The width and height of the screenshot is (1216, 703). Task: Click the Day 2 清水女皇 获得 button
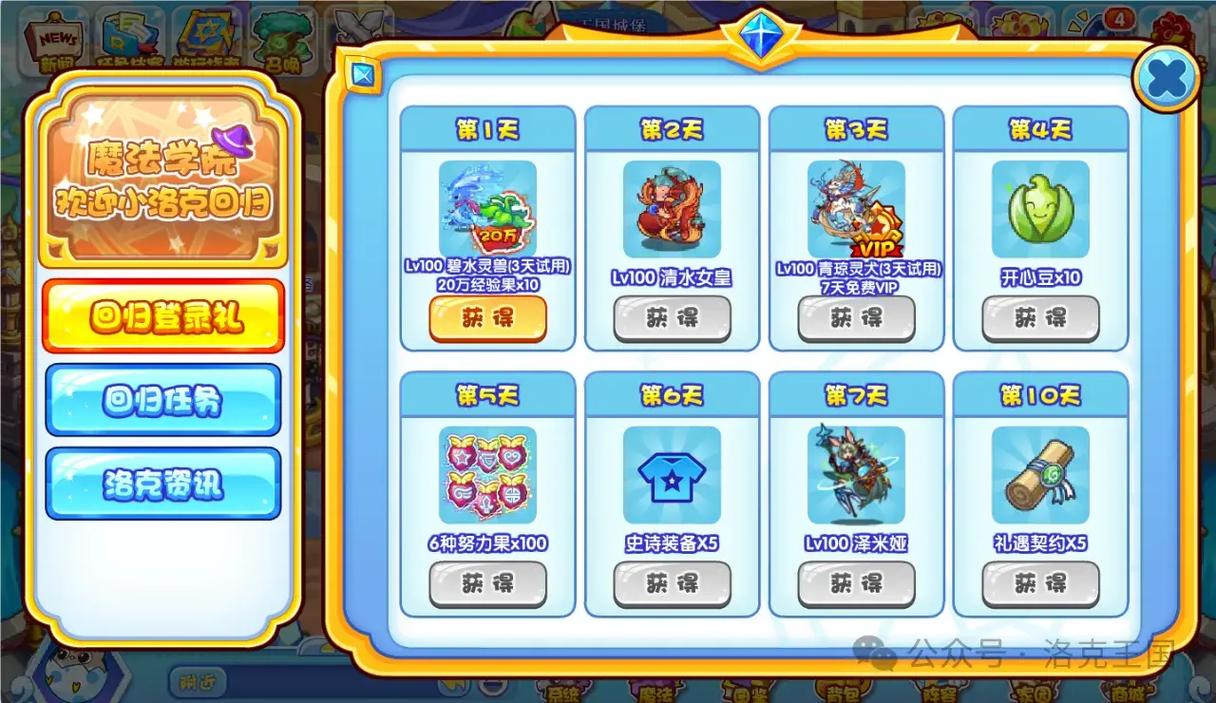pos(672,318)
